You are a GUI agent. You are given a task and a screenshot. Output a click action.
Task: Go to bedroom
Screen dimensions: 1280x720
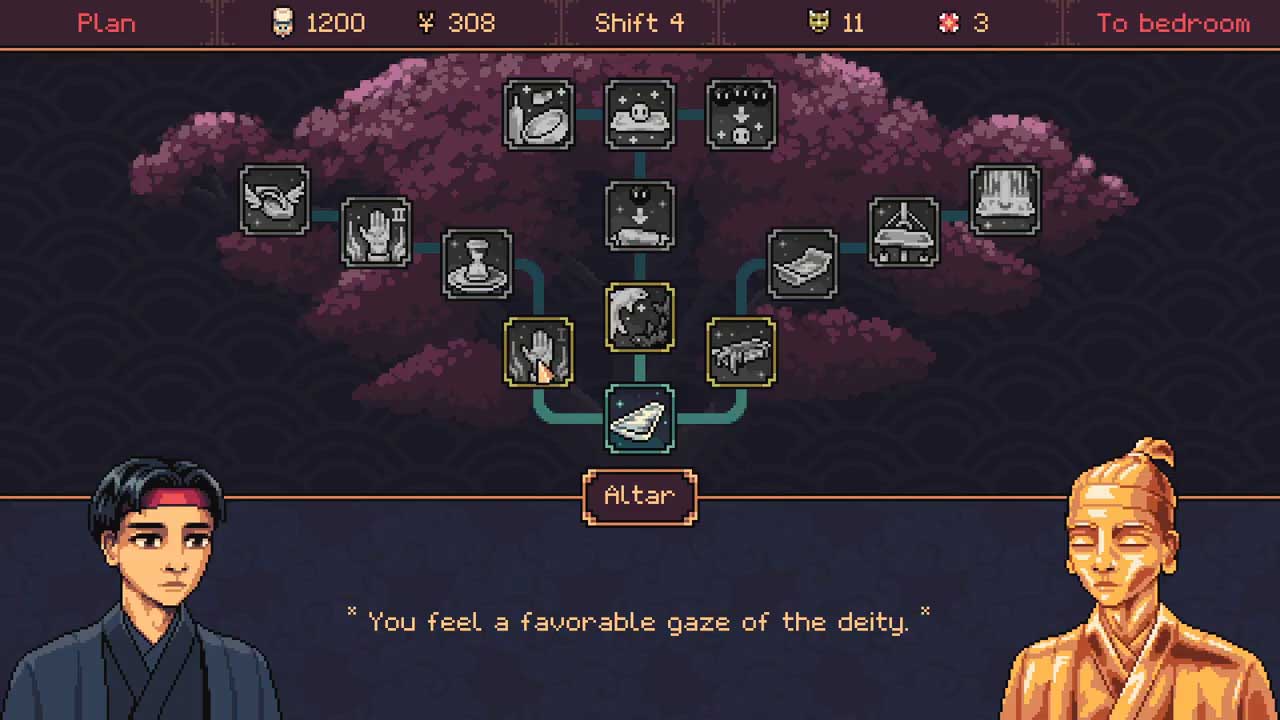[x=1172, y=23]
